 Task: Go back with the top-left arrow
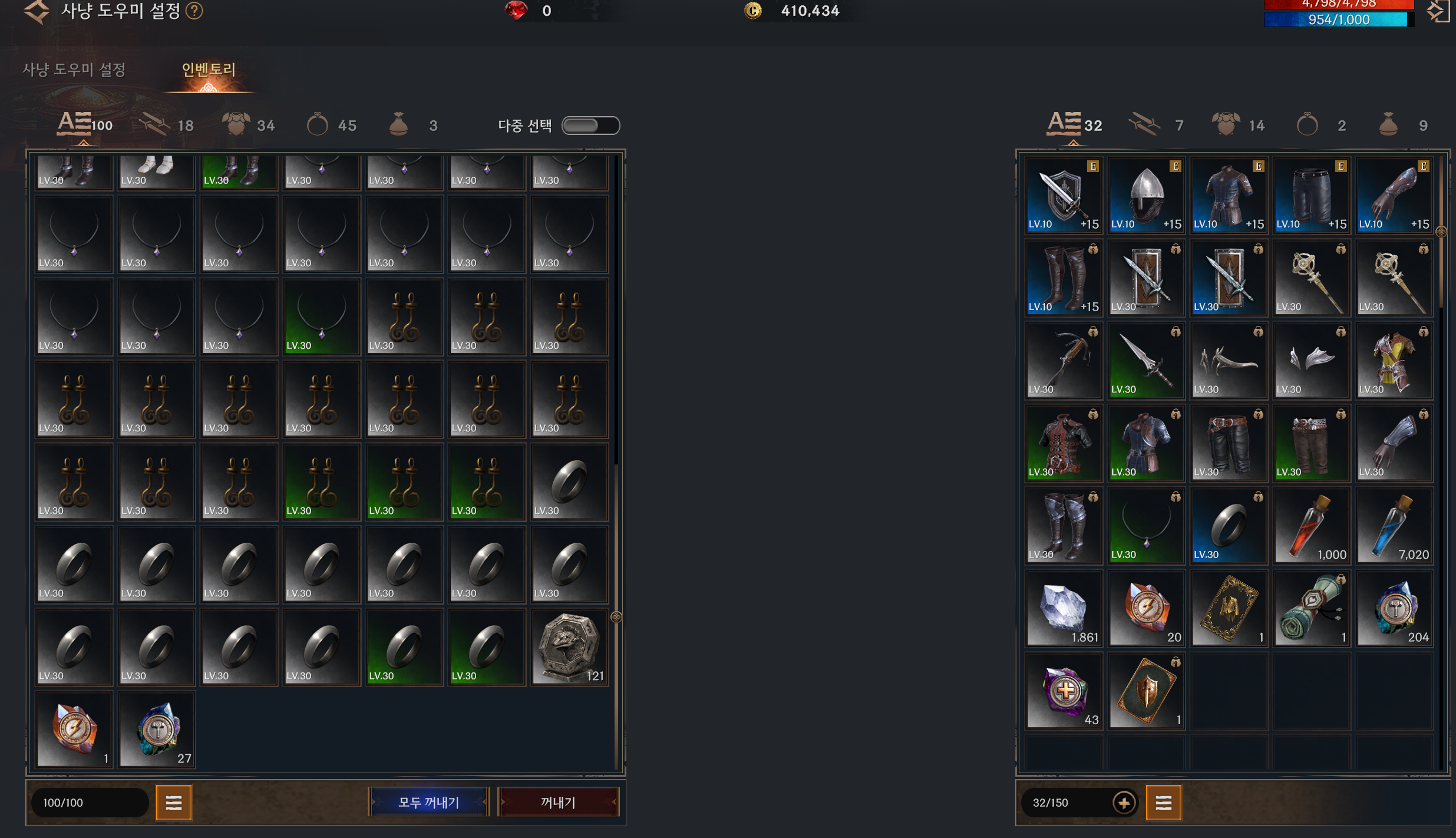pos(37,11)
